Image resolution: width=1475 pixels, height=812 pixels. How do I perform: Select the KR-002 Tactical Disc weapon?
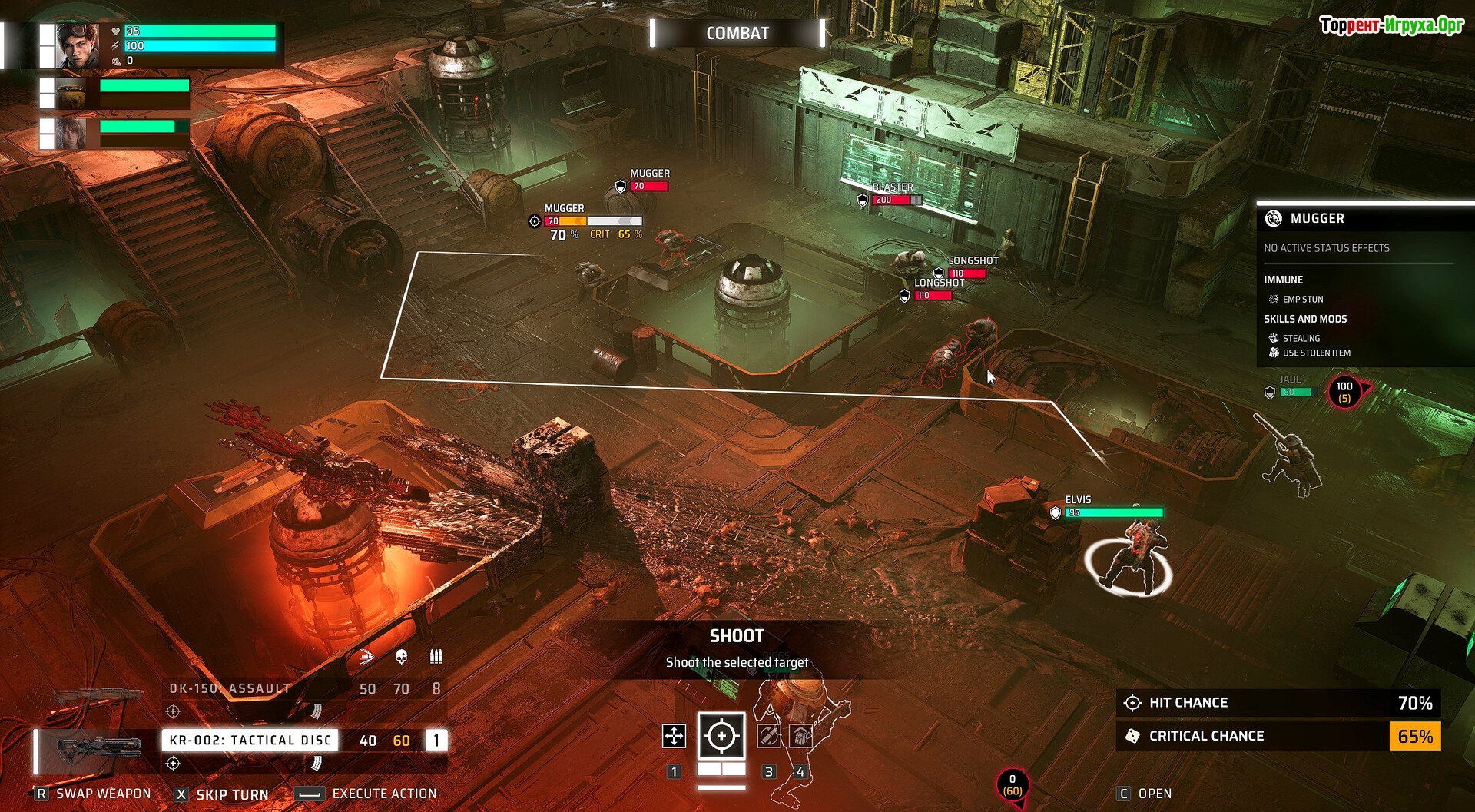coord(250,741)
